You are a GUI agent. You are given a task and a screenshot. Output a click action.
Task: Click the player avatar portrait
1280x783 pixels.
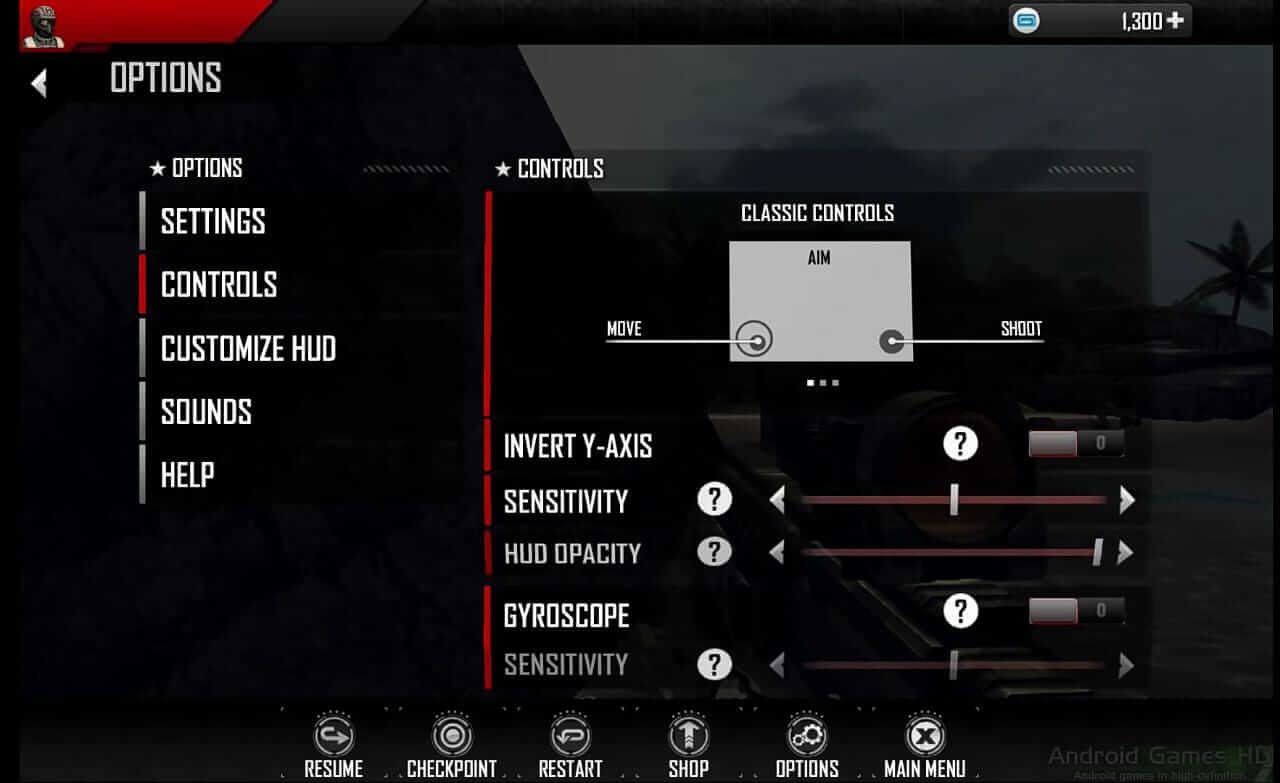[x=42, y=26]
